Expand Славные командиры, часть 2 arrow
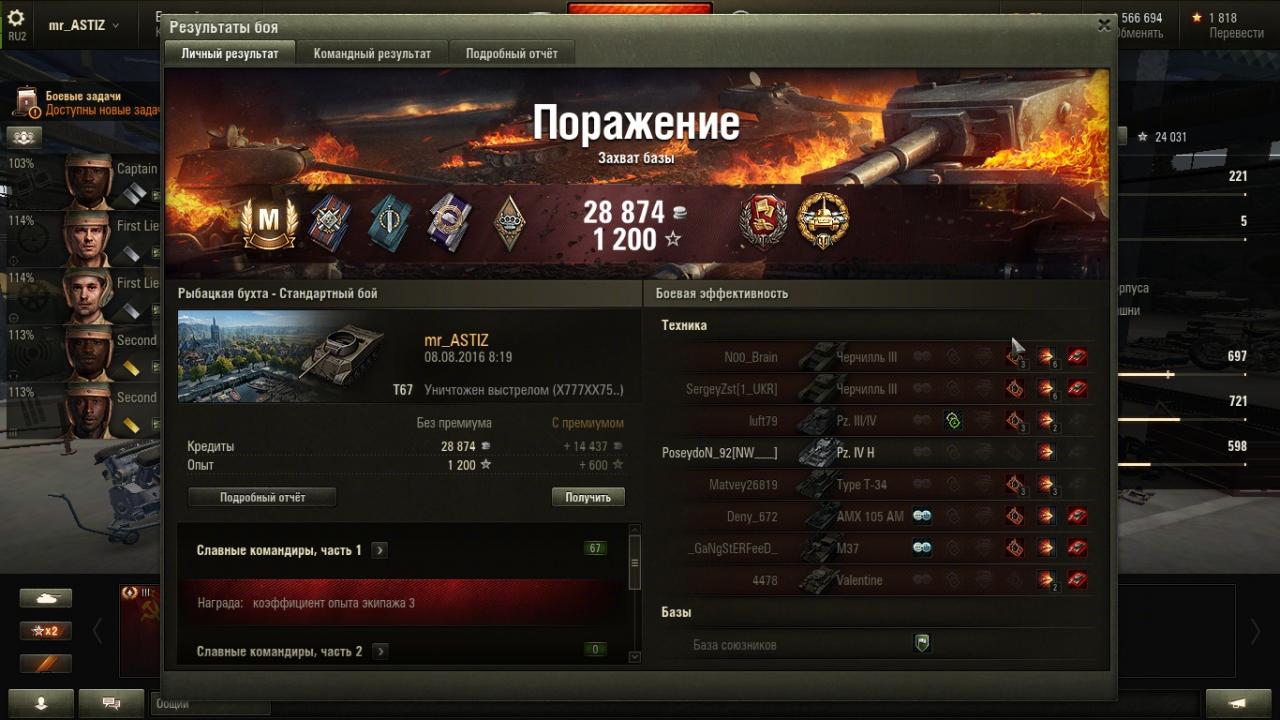The width and height of the screenshot is (1280, 720). (380, 651)
